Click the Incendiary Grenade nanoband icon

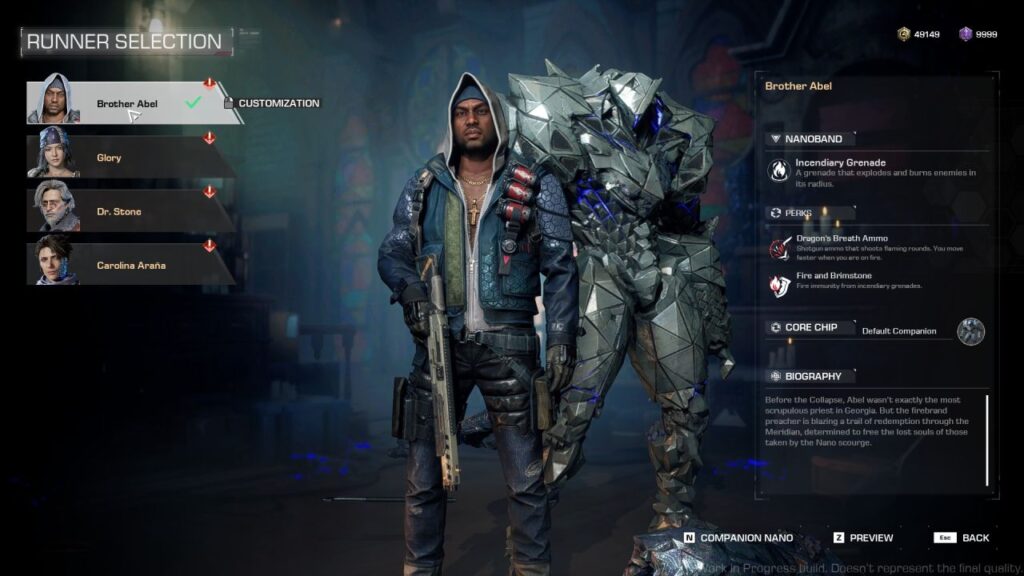tap(776, 170)
